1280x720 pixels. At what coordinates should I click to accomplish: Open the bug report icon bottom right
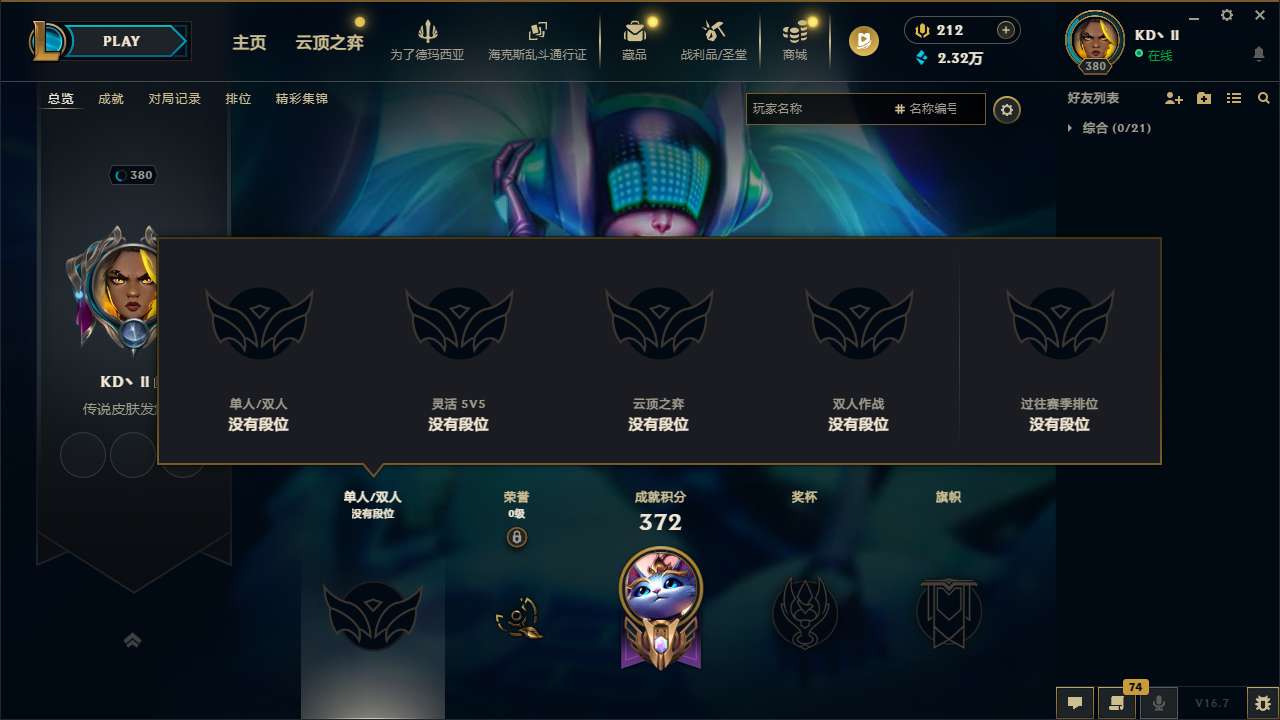pyautogui.click(x=1258, y=703)
